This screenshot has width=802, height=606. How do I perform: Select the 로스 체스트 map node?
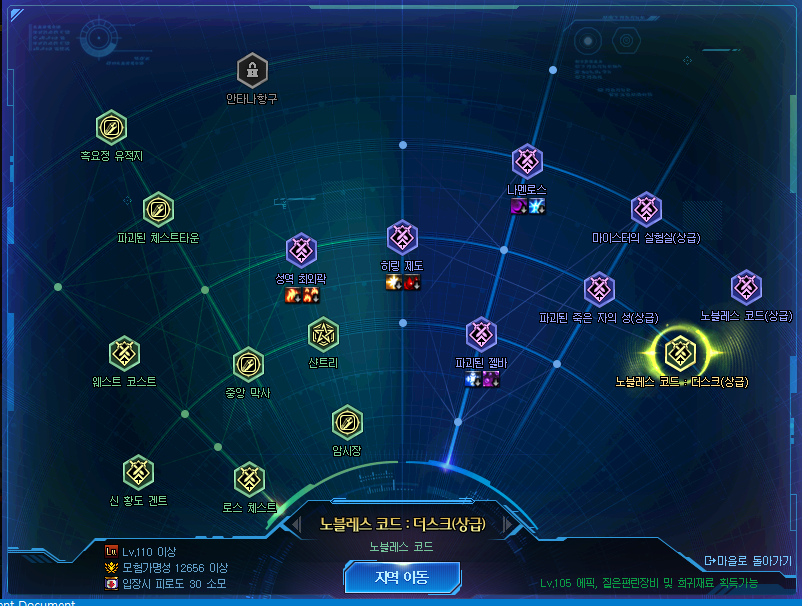249,478
